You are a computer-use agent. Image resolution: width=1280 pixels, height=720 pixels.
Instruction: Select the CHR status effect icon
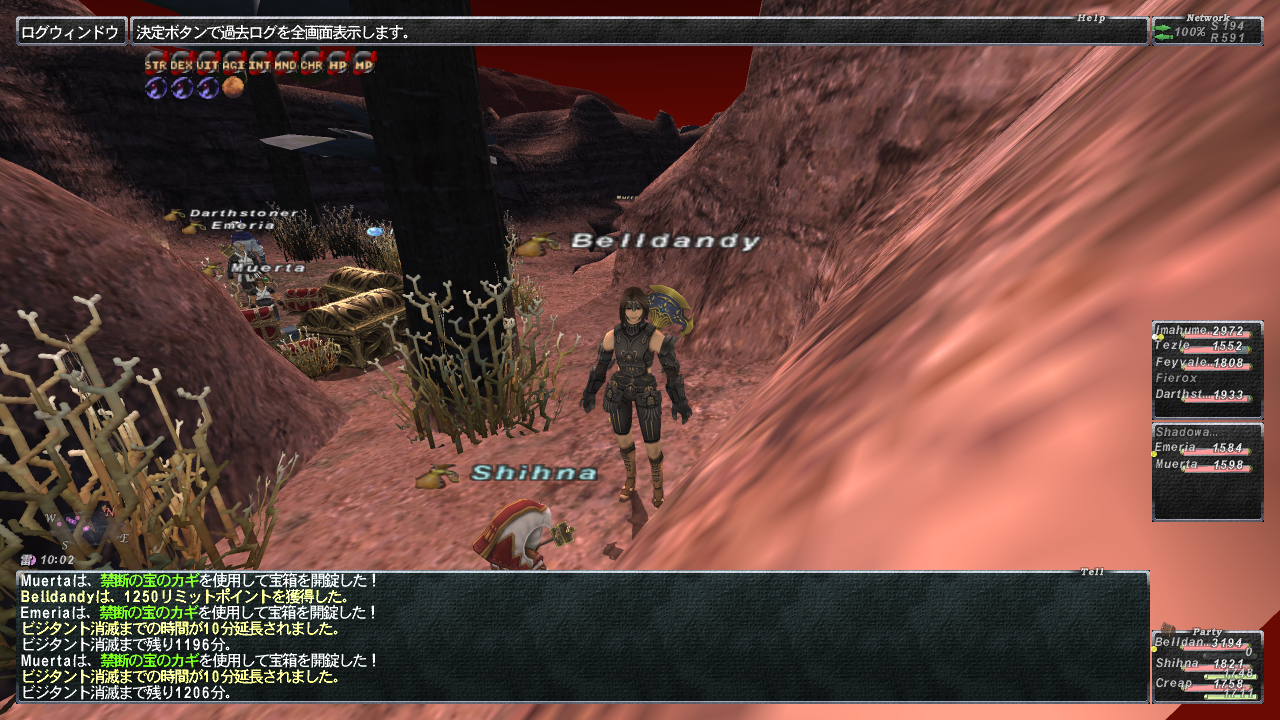pos(311,63)
